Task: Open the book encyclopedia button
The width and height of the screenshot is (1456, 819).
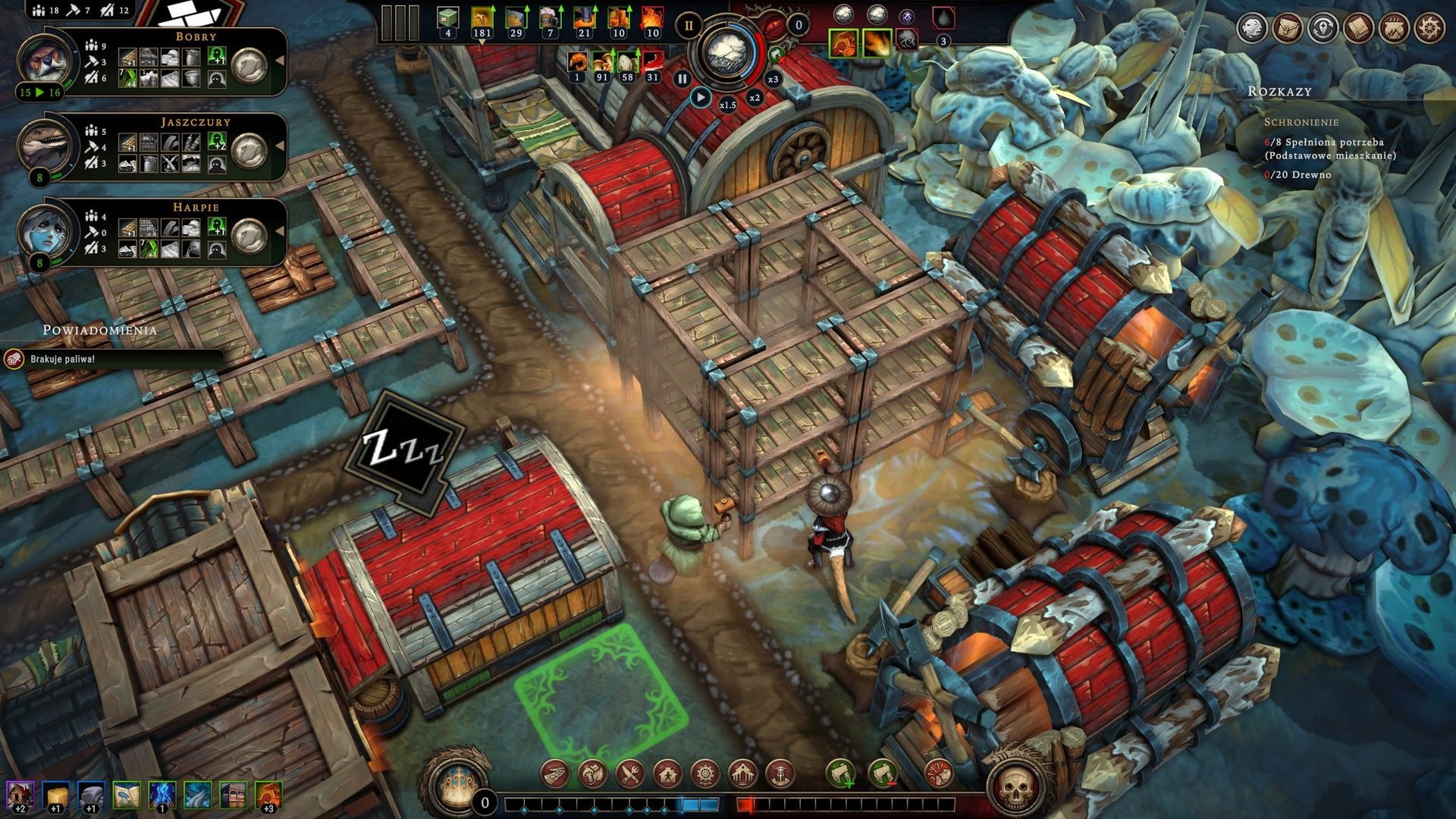Action: tap(1359, 28)
